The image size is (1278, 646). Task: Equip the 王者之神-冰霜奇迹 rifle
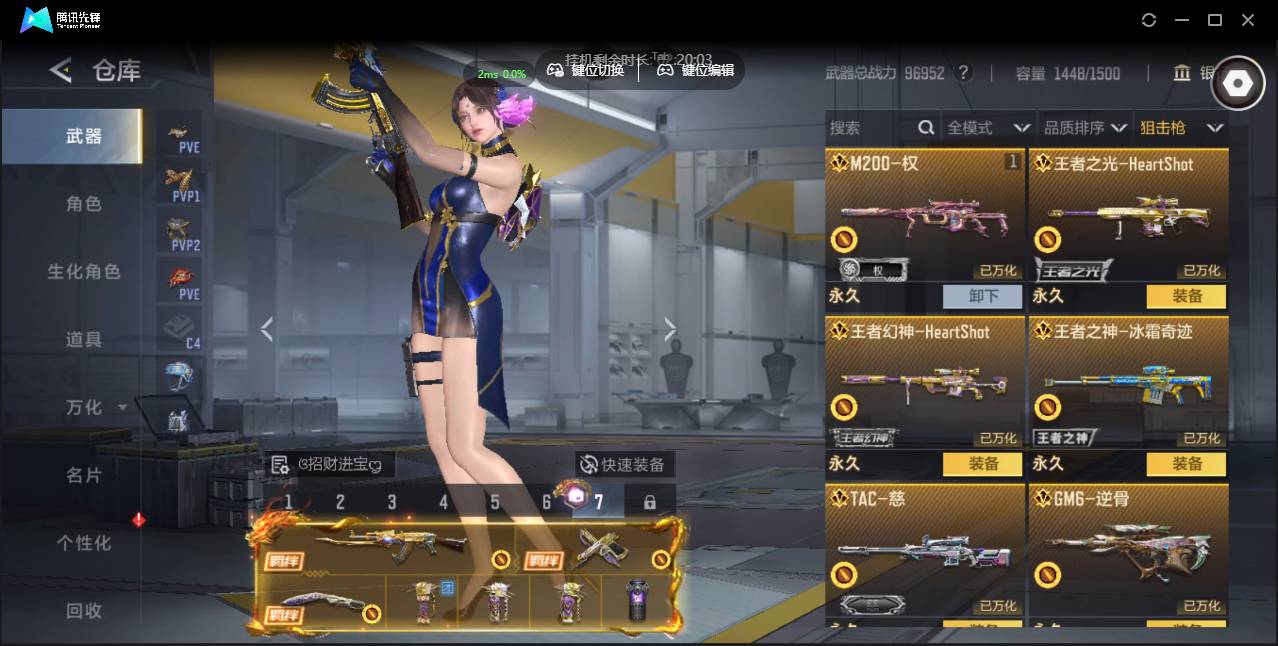click(x=1186, y=464)
